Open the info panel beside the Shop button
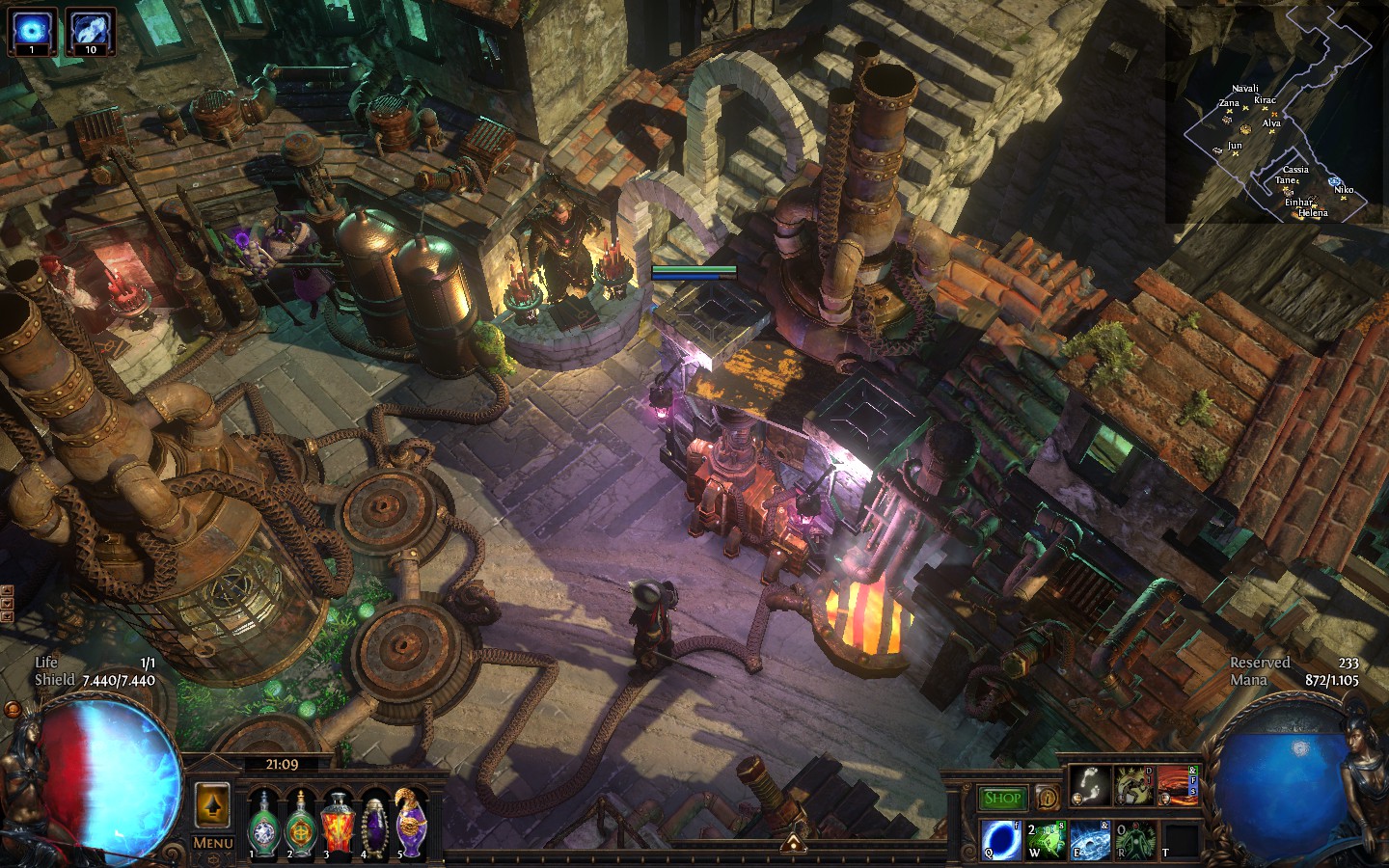The height and width of the screenshot is (868, 1389). coord(1048,797)
